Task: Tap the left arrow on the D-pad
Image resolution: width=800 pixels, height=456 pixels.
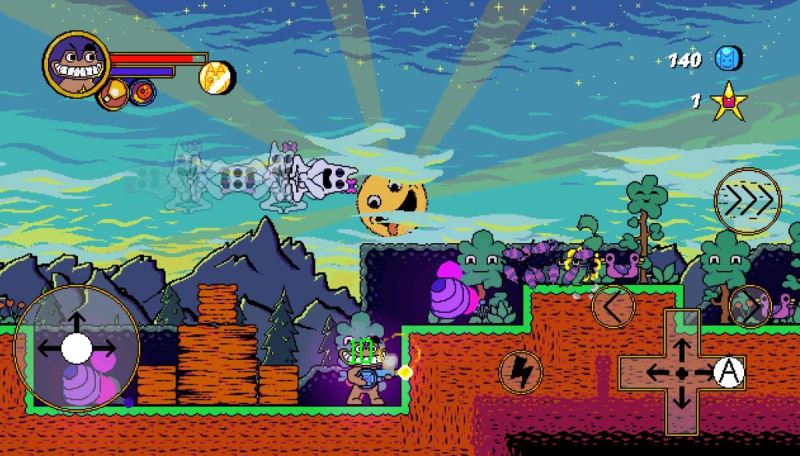Action: (x=655, y=372)
